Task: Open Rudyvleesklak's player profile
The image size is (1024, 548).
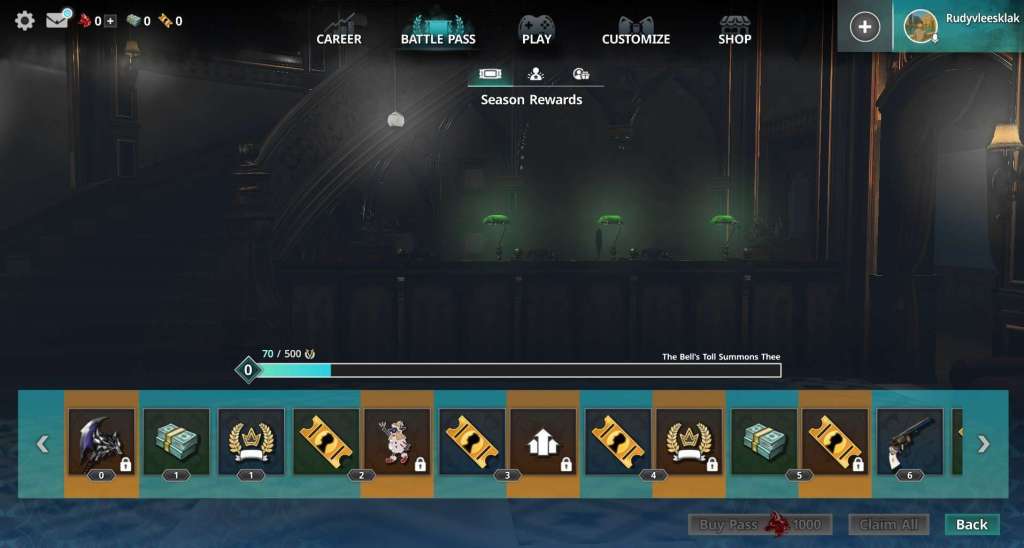Action: [958, 26]
